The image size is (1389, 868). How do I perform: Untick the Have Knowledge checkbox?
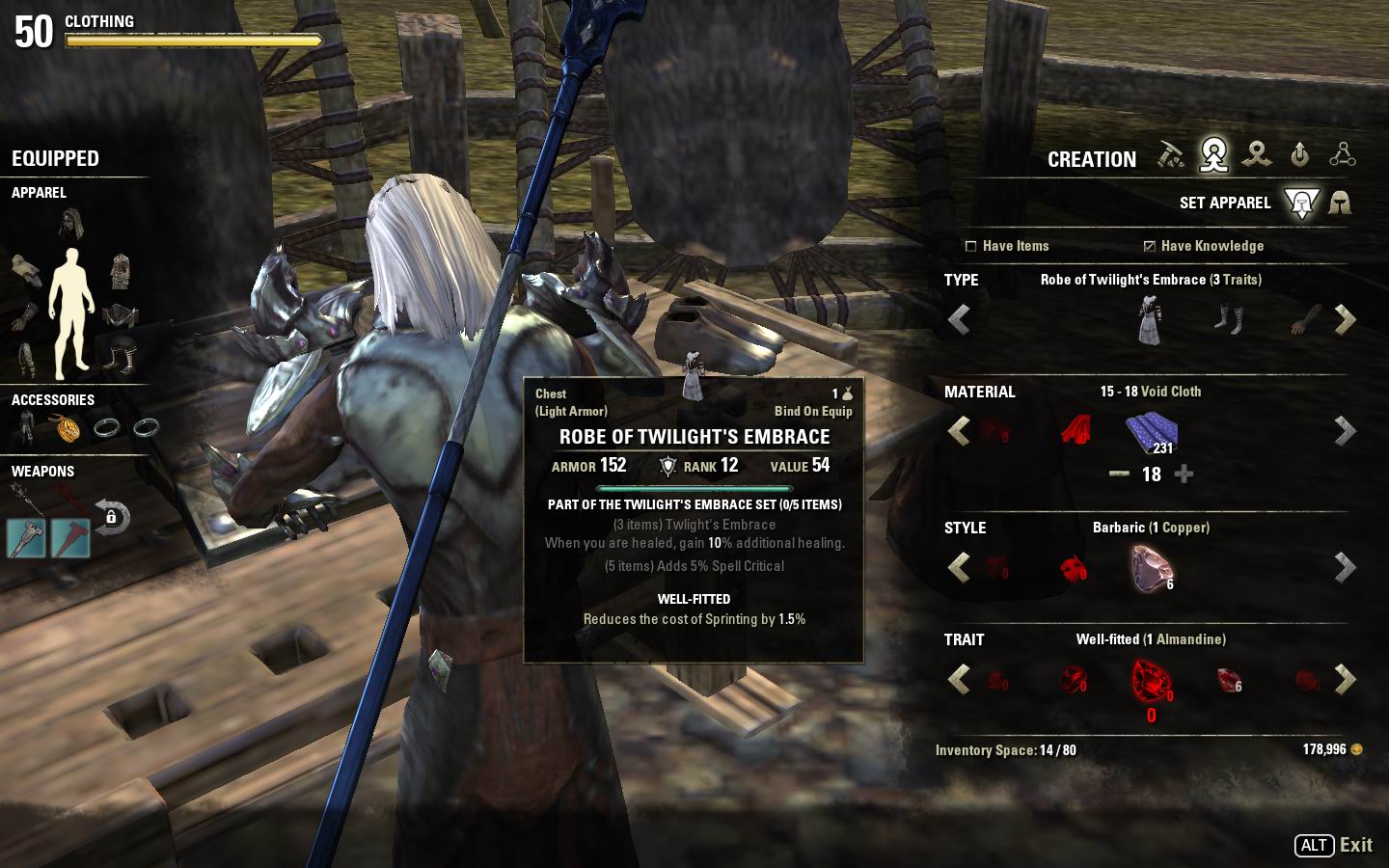click(x=1149, y=246)
